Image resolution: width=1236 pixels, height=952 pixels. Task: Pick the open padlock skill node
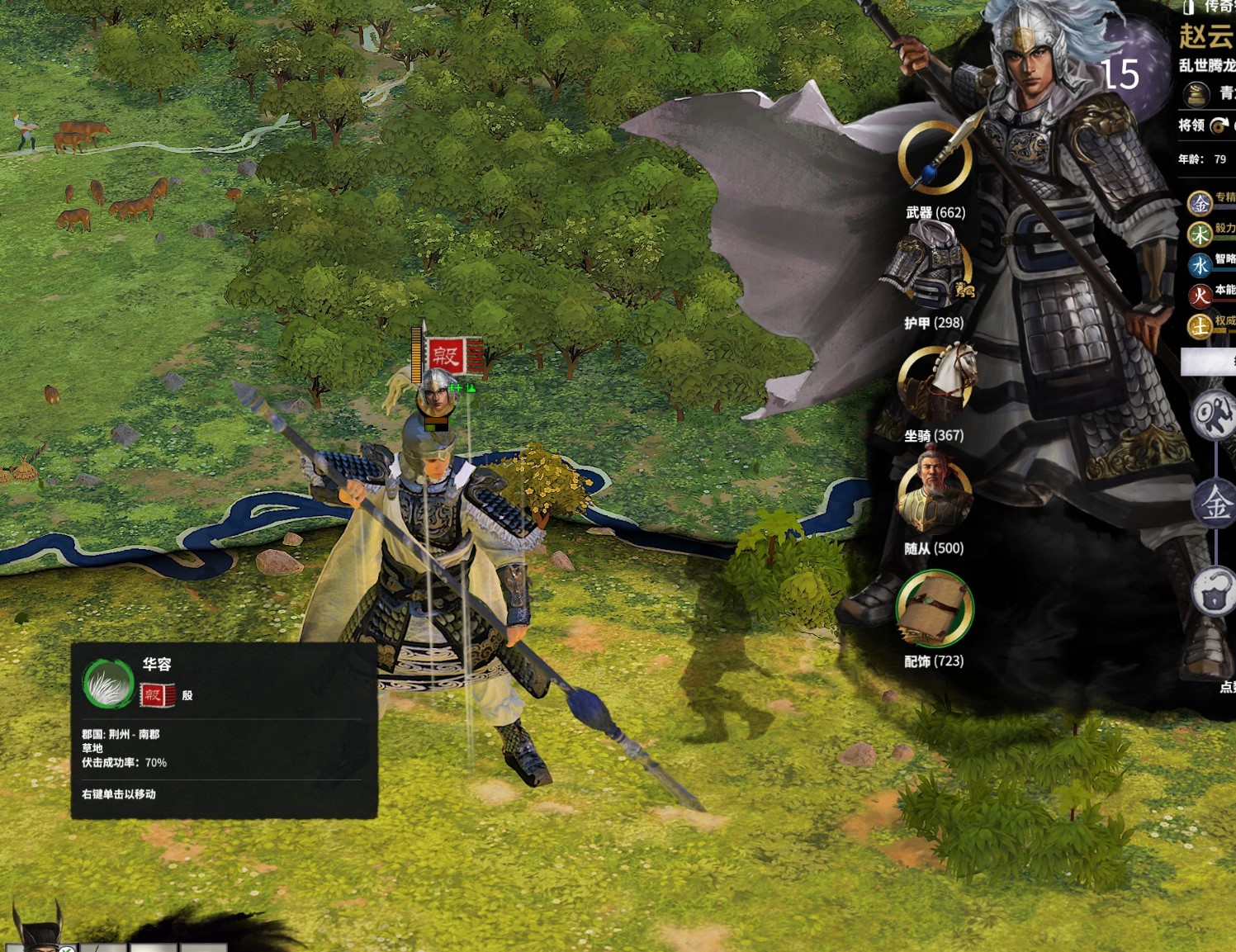click(x=1215, y=591)
